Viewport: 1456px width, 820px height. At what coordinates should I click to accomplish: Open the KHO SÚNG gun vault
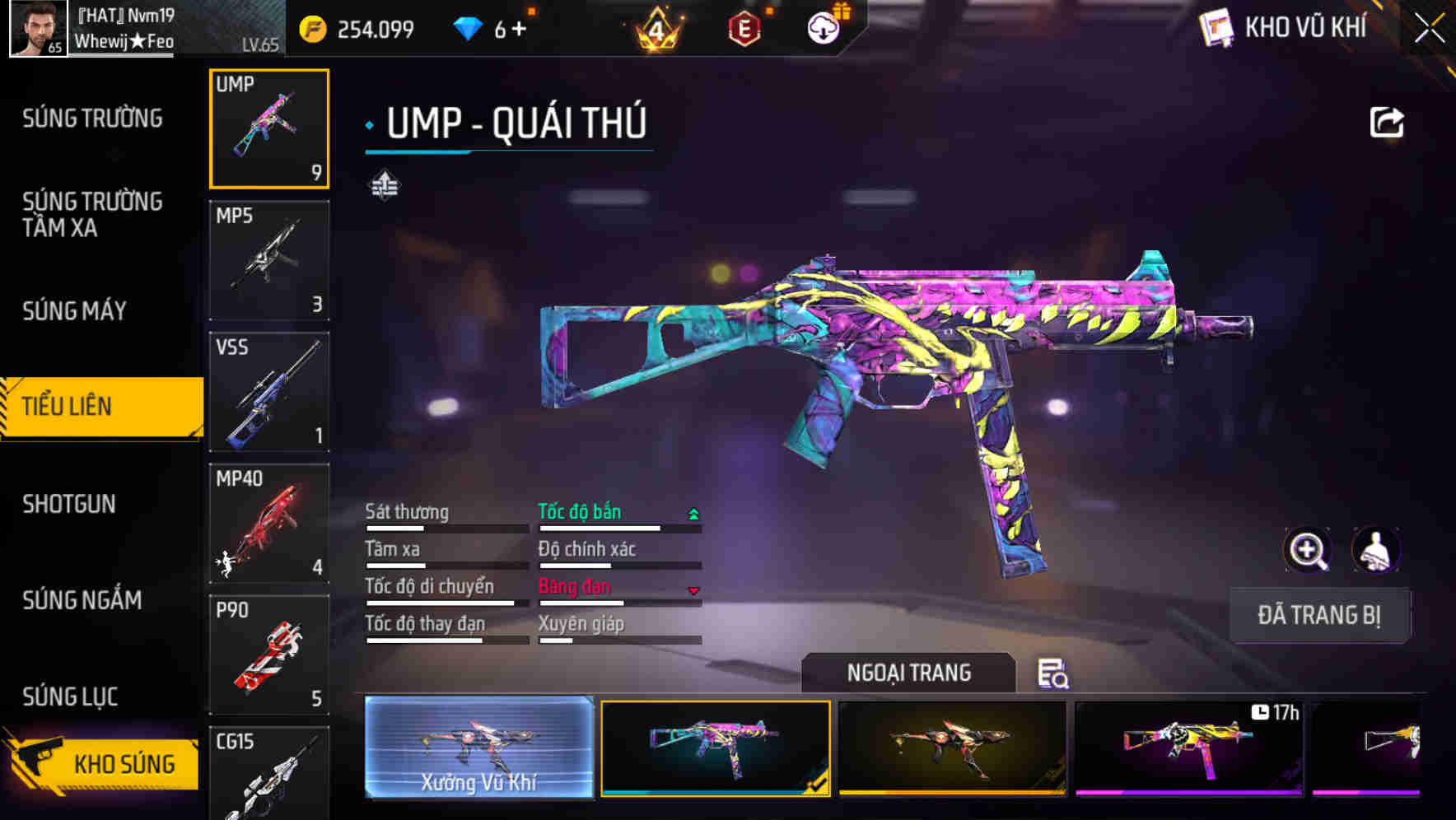(103, 763)
